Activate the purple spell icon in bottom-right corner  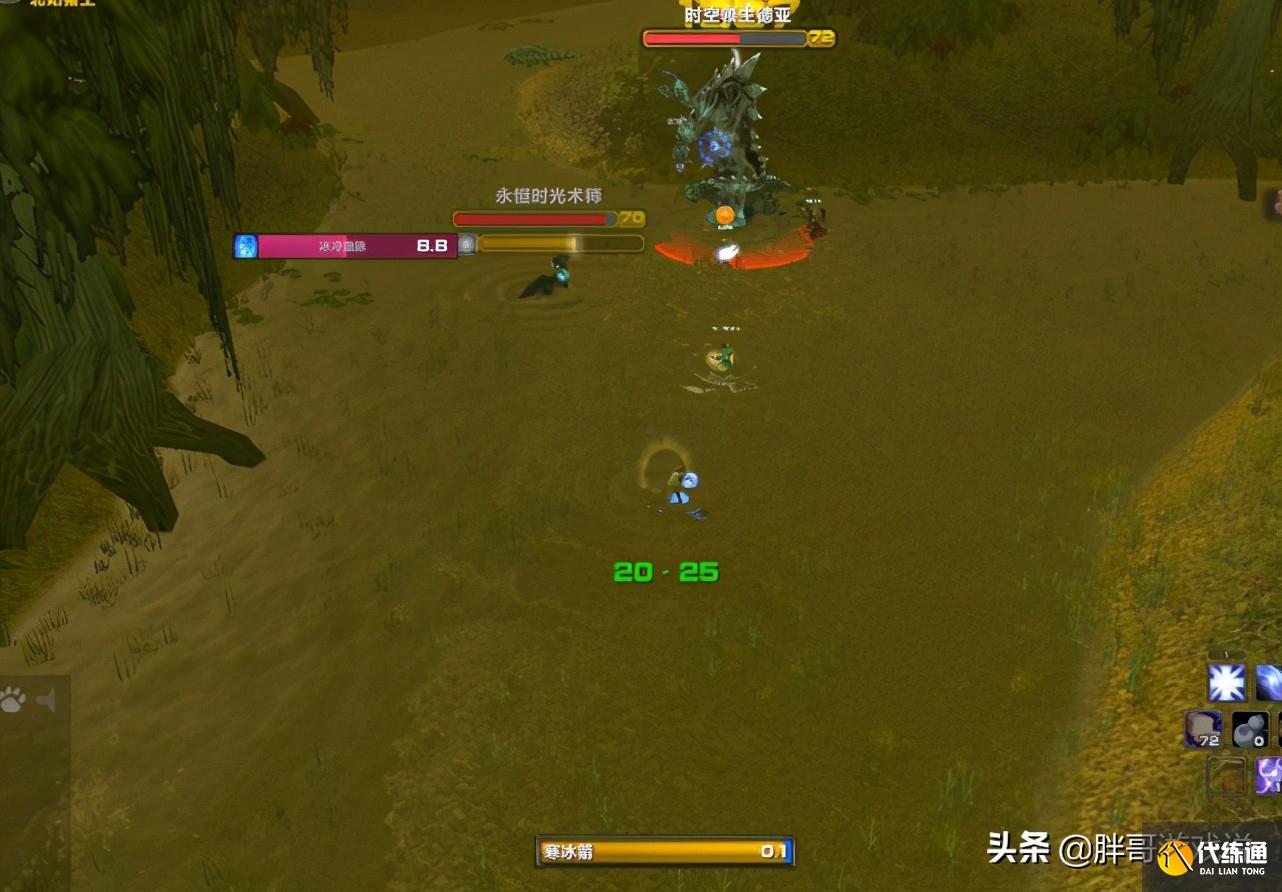tap(1270, 776)
